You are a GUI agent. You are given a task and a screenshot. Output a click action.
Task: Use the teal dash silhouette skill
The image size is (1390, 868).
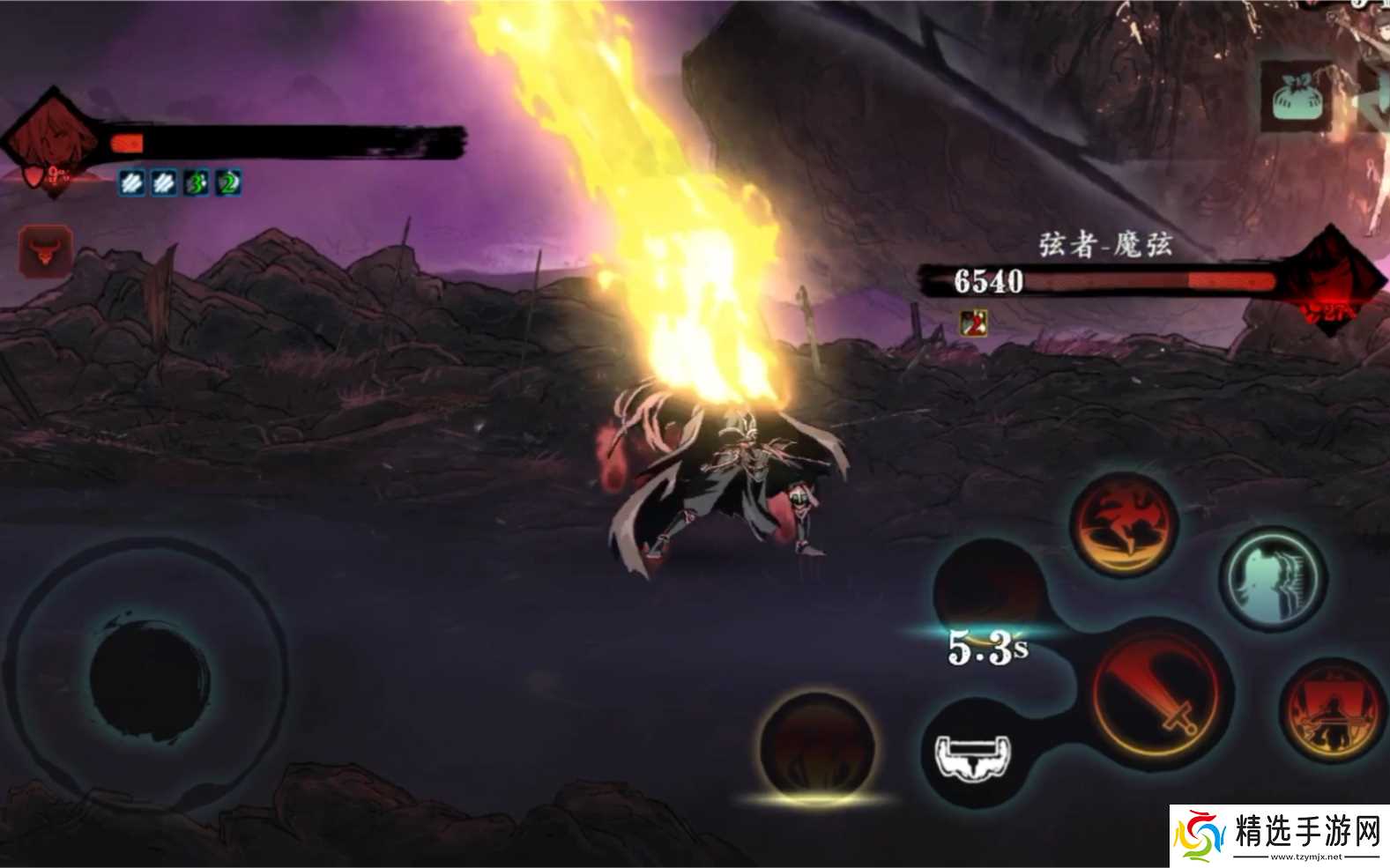1272,580
